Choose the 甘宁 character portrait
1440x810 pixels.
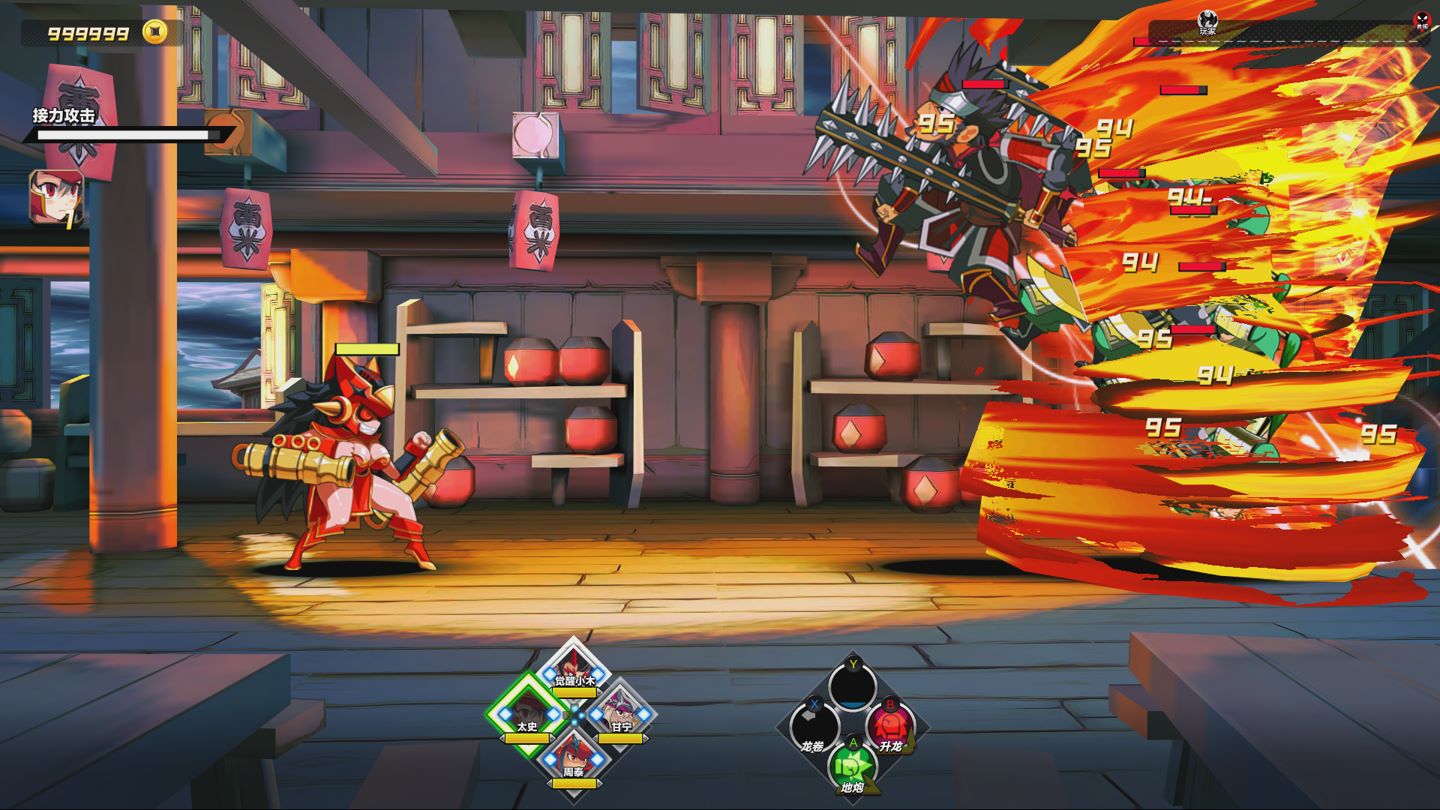(x=620, y=712)
